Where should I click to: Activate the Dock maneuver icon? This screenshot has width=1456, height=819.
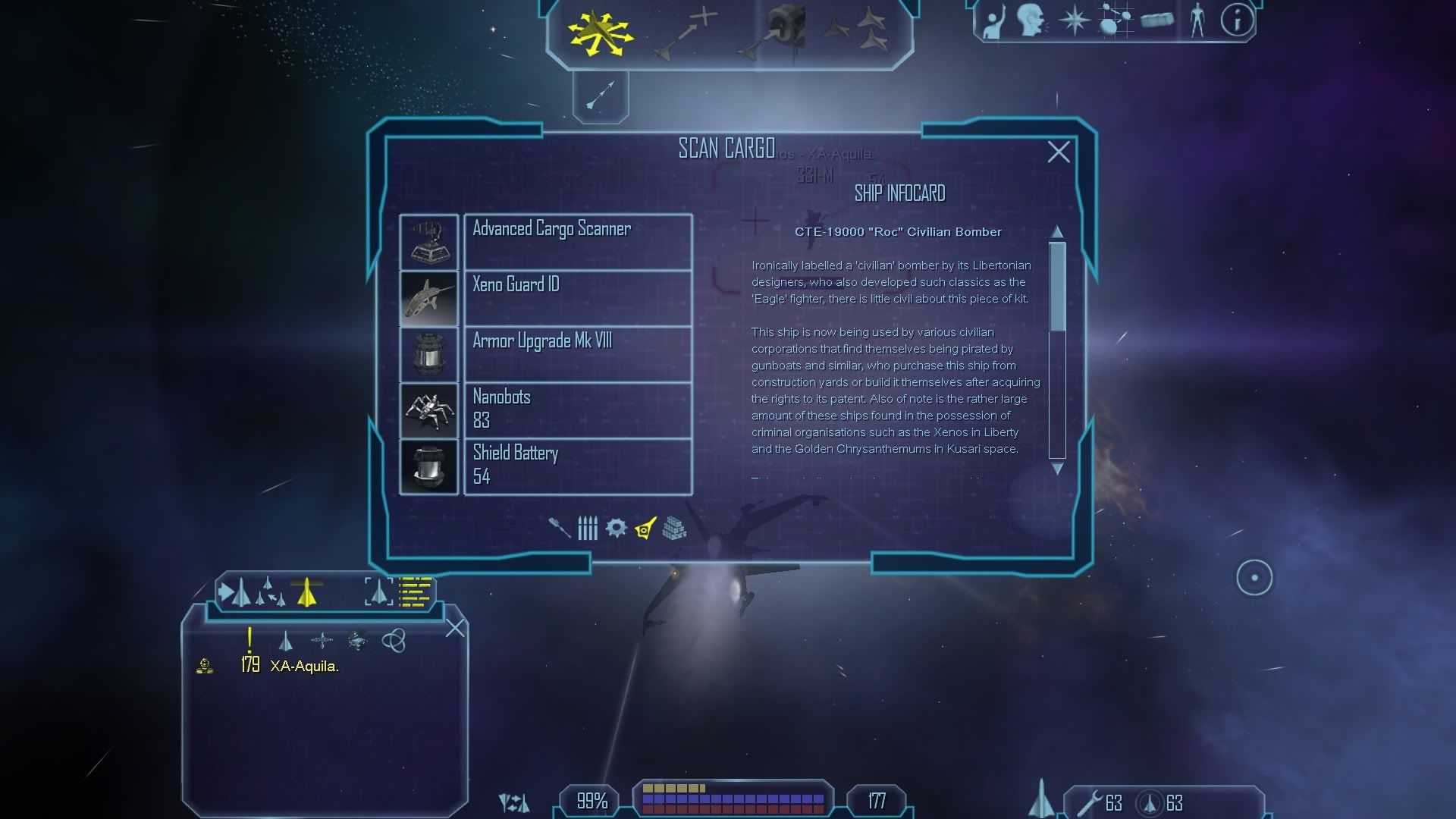click(x=773, y=33)
